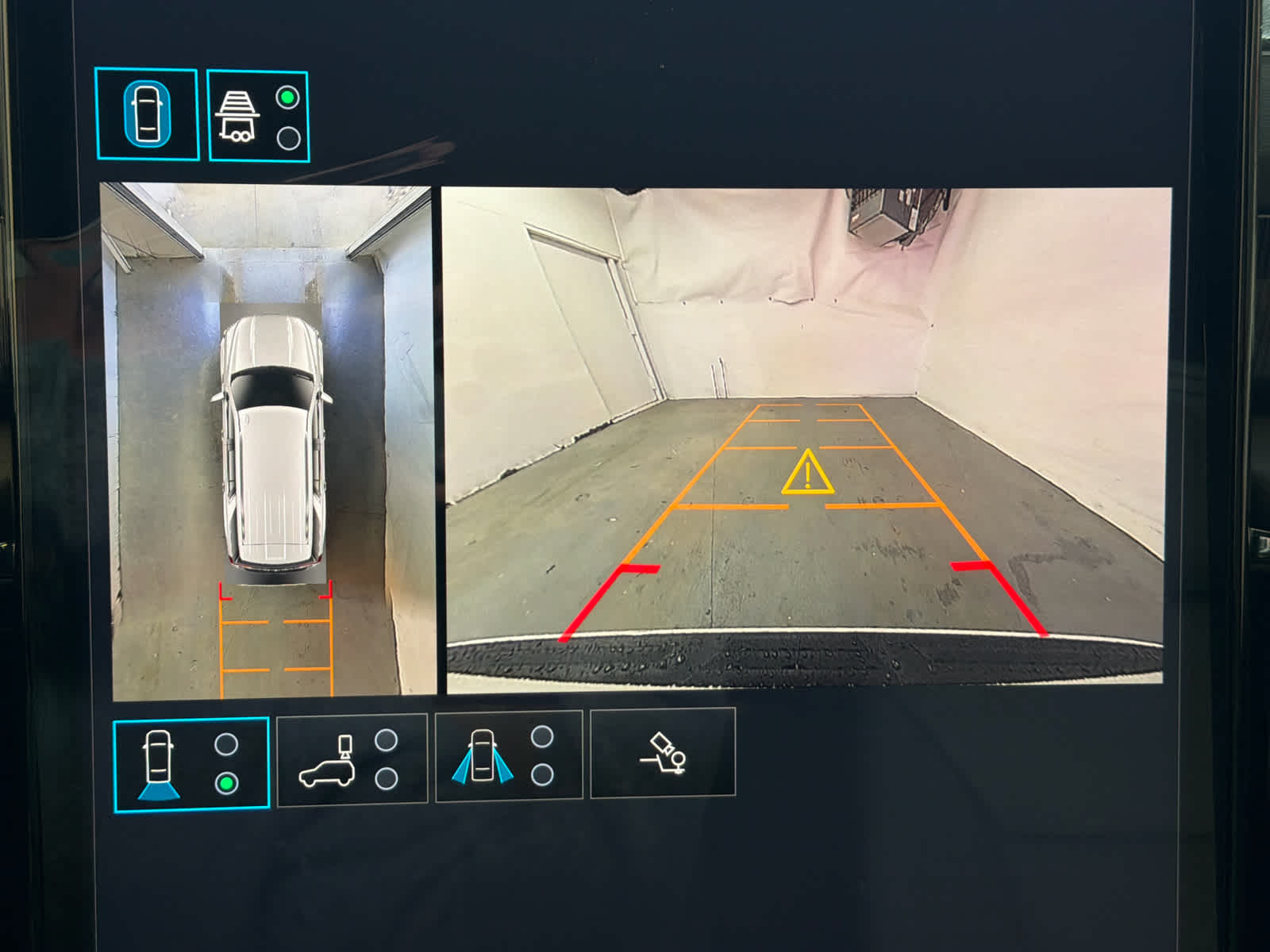Image resolution: width=1270 pixels, height=952 pixels.
Task: Switch to the trailer hitch camera view
Action: click(258, 117)
